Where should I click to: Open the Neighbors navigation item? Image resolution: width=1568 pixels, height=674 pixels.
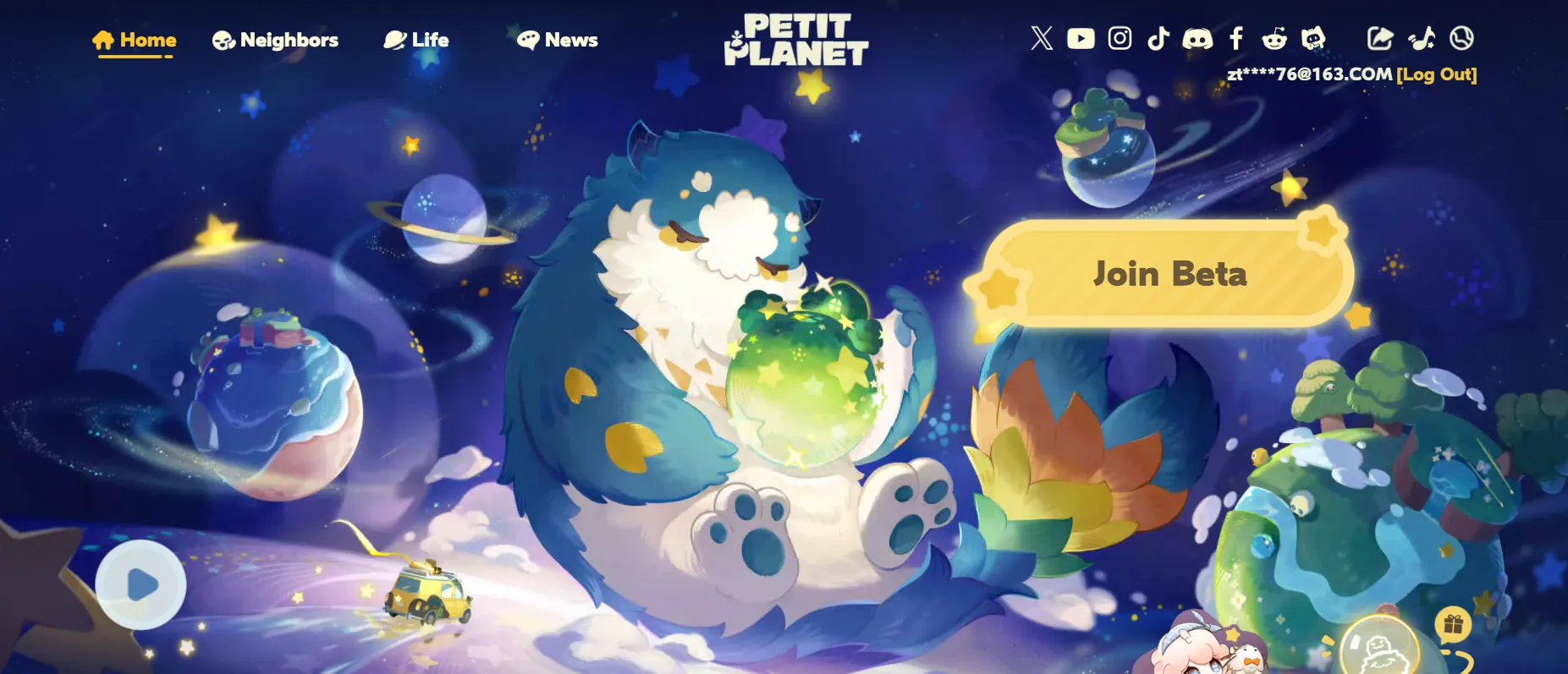click(x=275, y=39)
